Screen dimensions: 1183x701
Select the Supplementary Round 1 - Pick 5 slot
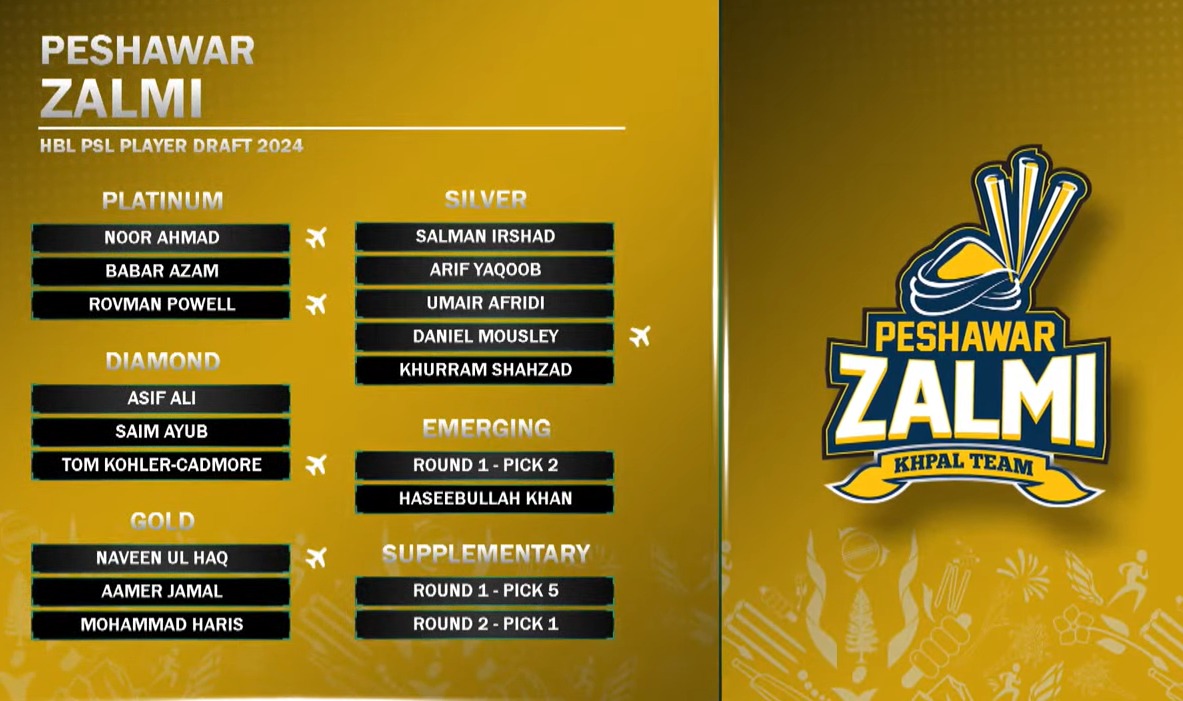485,591
